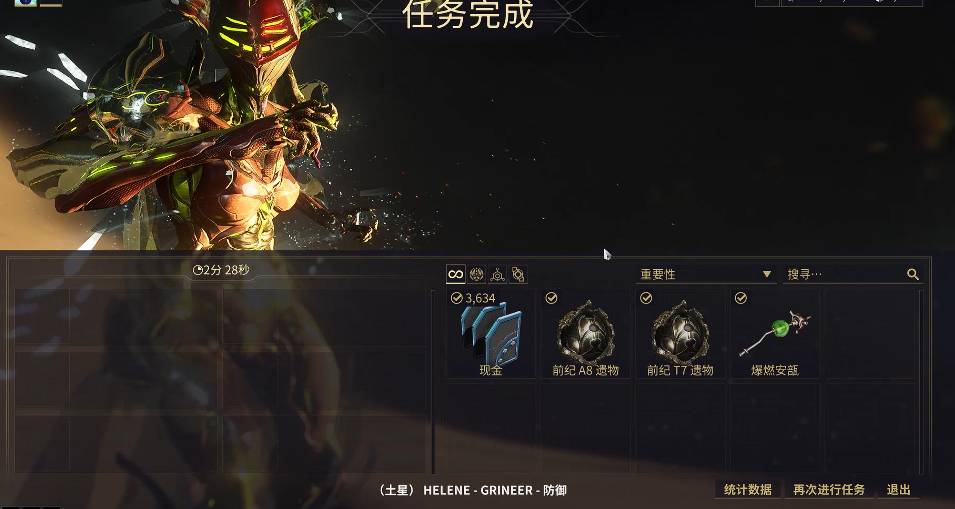955x509 pixels.
Task: Choose 再次进行任务 to replay the mission
Action: [x=829, y=490]
